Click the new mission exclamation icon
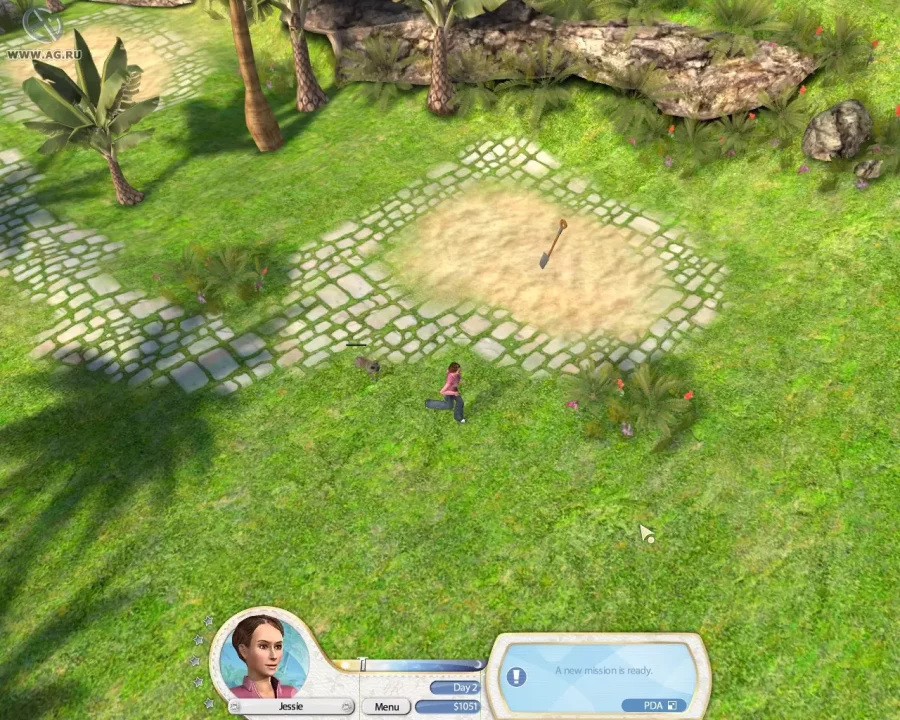 point(516,677)
